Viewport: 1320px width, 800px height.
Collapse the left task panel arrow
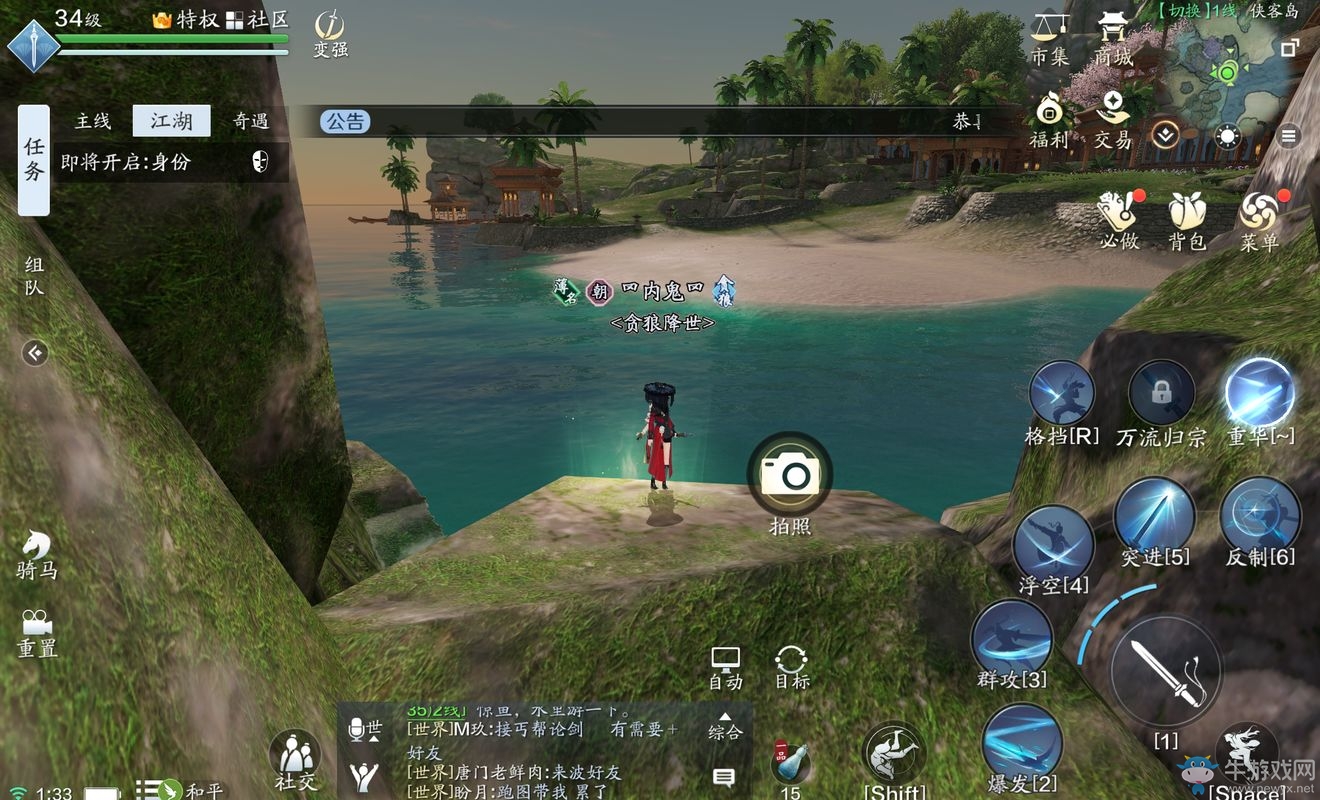[36, 353]
